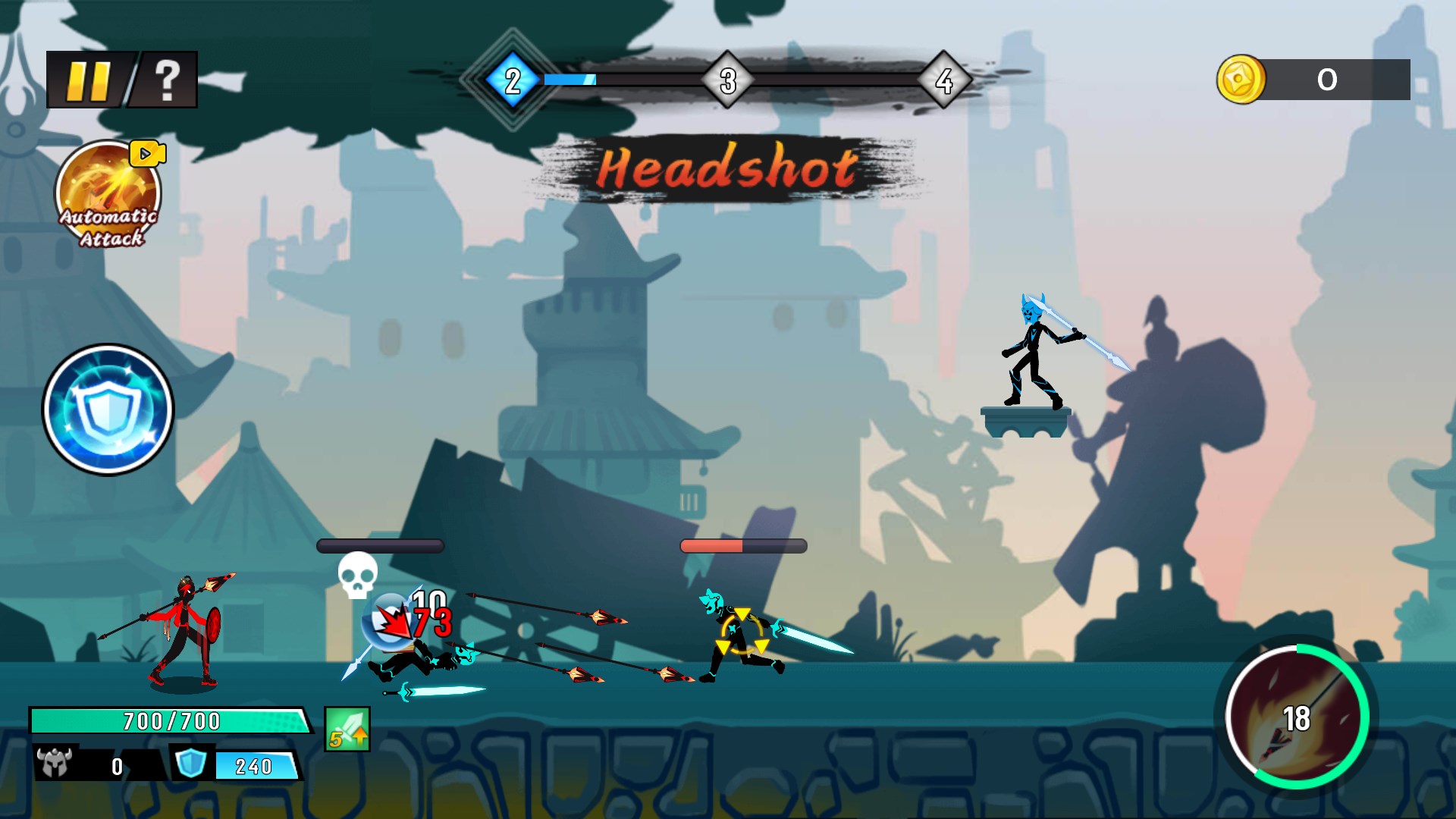1456x819 pixels.
Task: Select stage diamond marker 4
Action: [944, 79]
